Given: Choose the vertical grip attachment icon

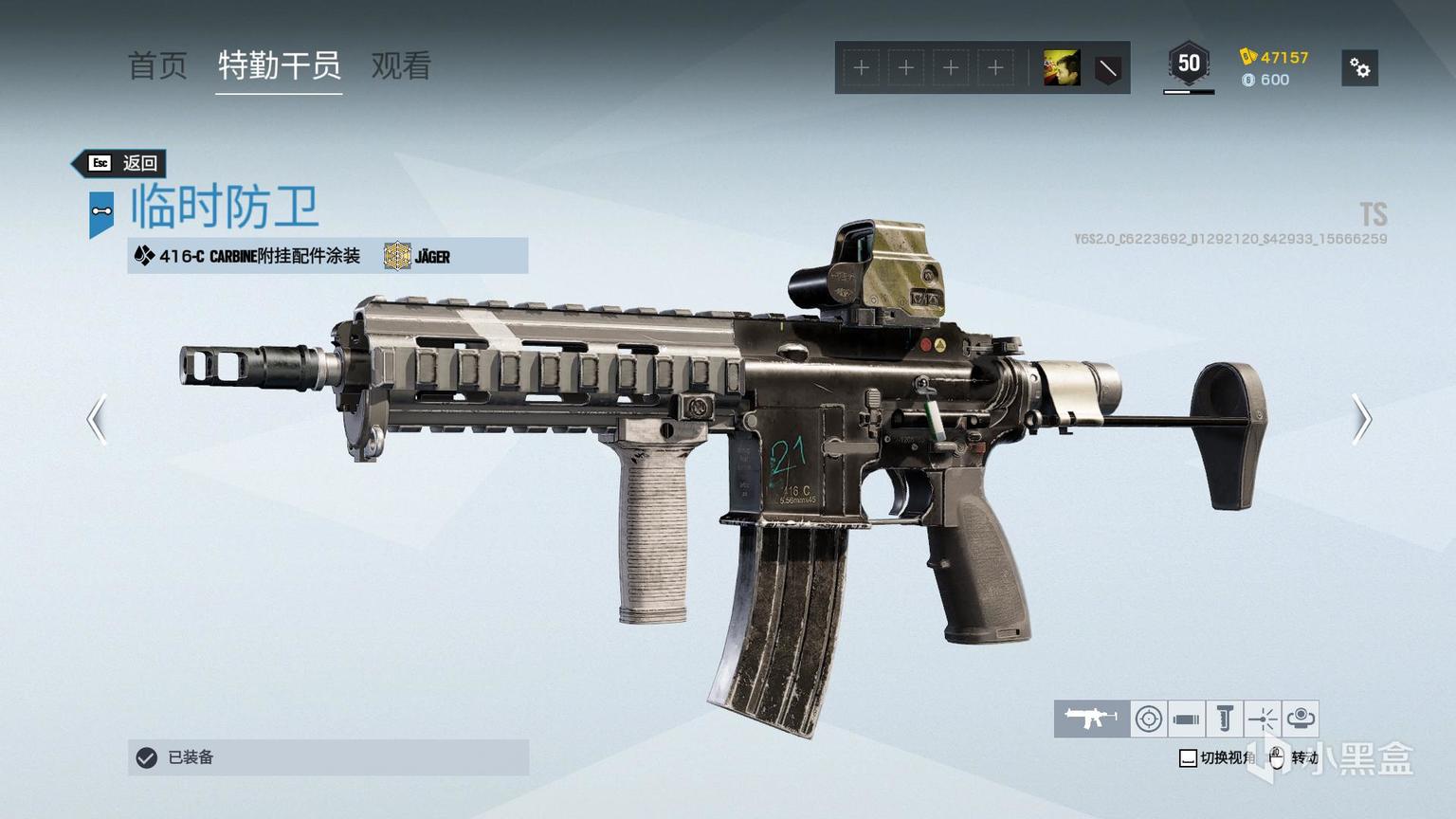Looking at the screenshot, I should click(x=1224, y=719).
